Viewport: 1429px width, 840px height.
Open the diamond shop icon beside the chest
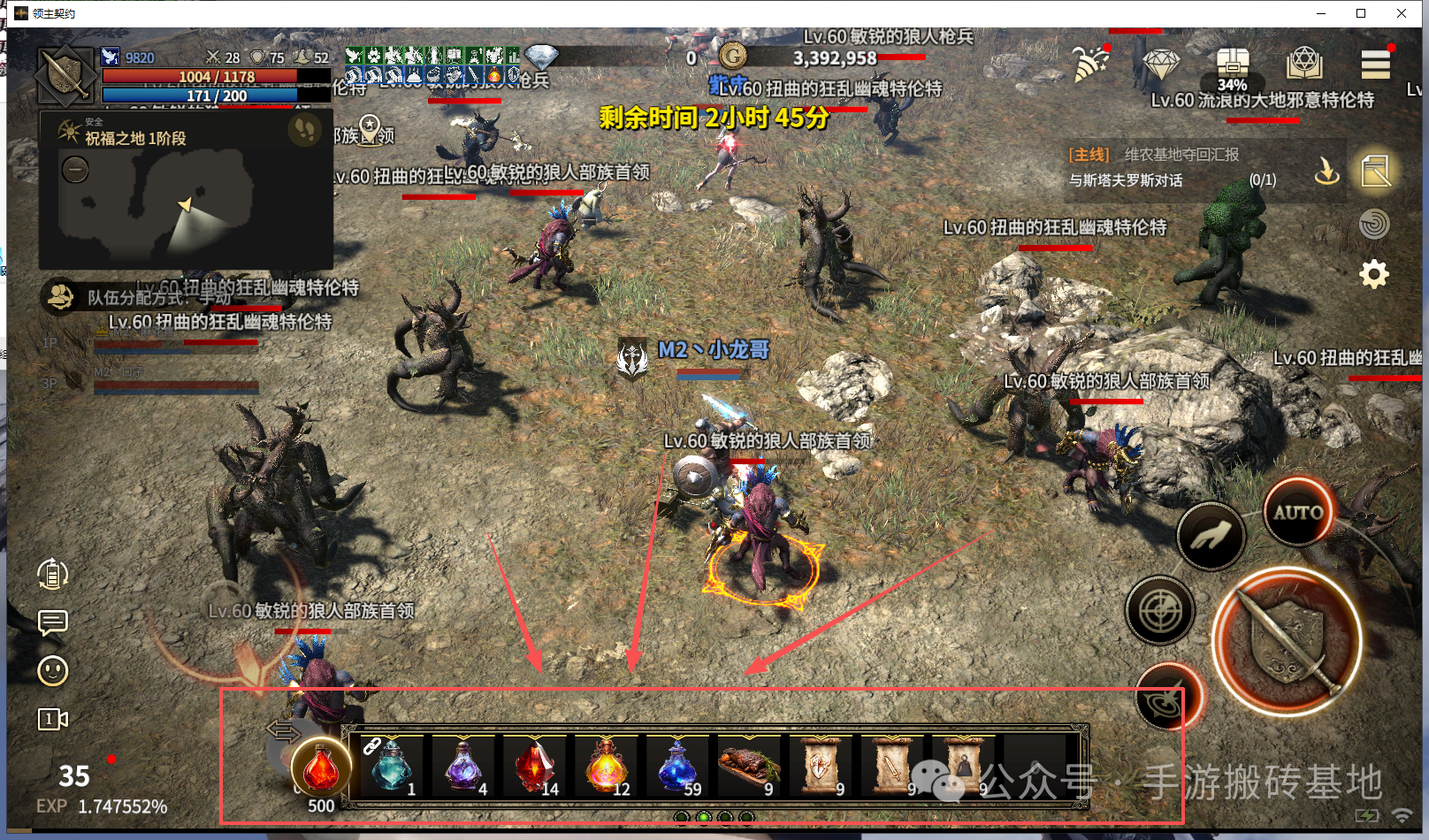pos(1161,65)
